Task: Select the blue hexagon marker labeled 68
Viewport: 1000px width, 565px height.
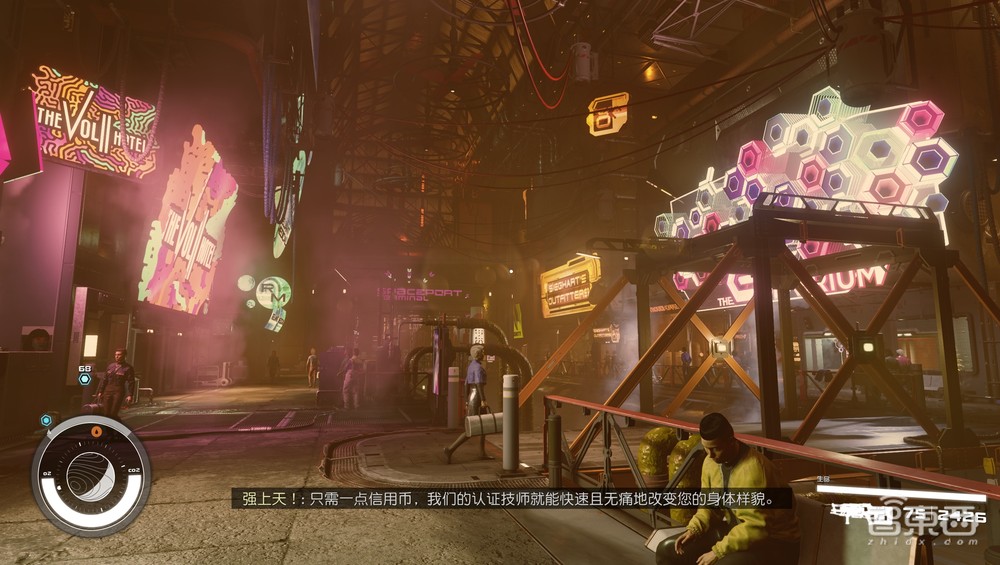Action: (x=85, y=380)
